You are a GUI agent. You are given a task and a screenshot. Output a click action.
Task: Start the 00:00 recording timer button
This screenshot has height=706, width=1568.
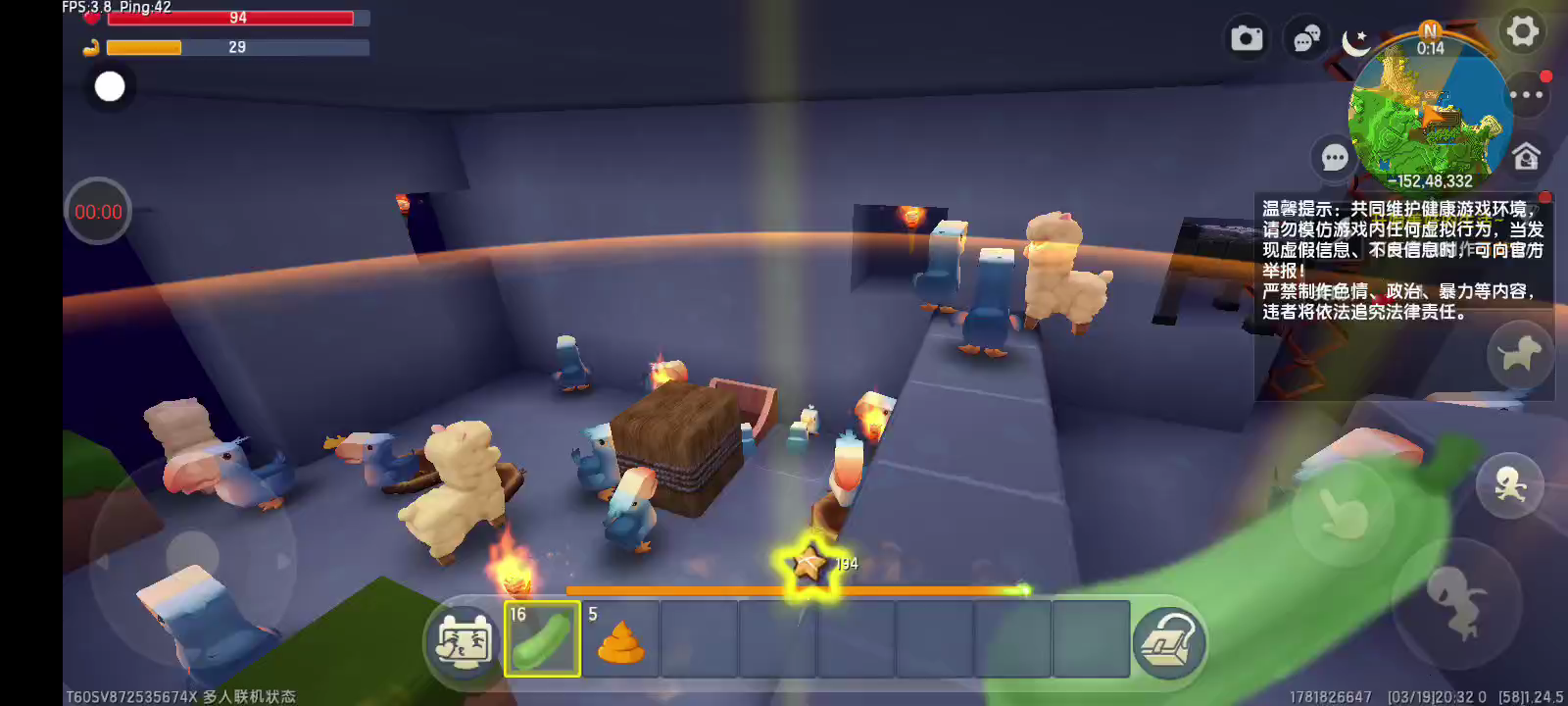coord(98,212)
